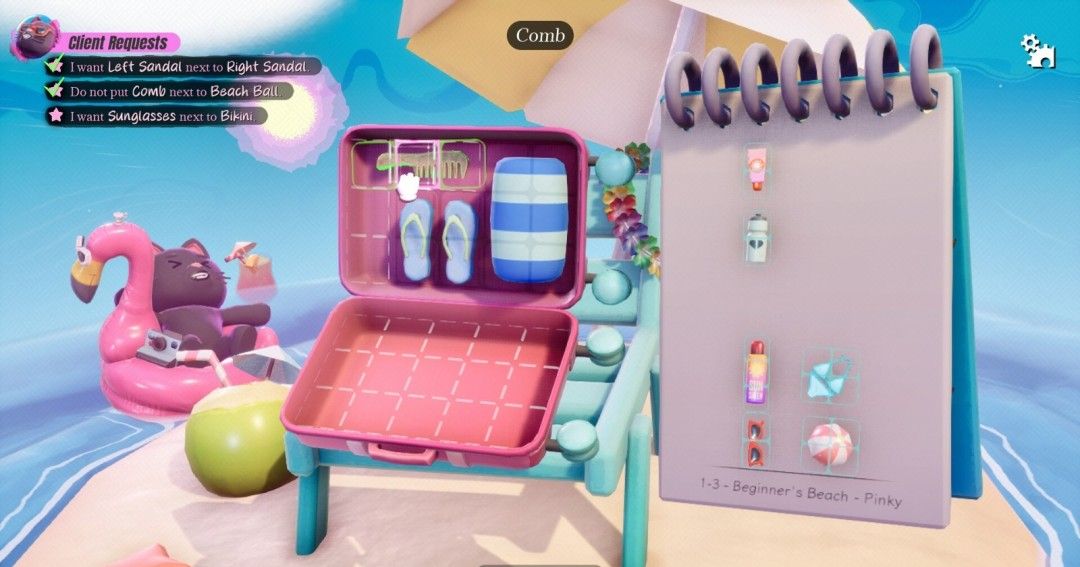Grab the tall sunscreen spray bottle
Image resolution: width=1080 pixels, height=567 pixels.
click(x=755, y=373)
